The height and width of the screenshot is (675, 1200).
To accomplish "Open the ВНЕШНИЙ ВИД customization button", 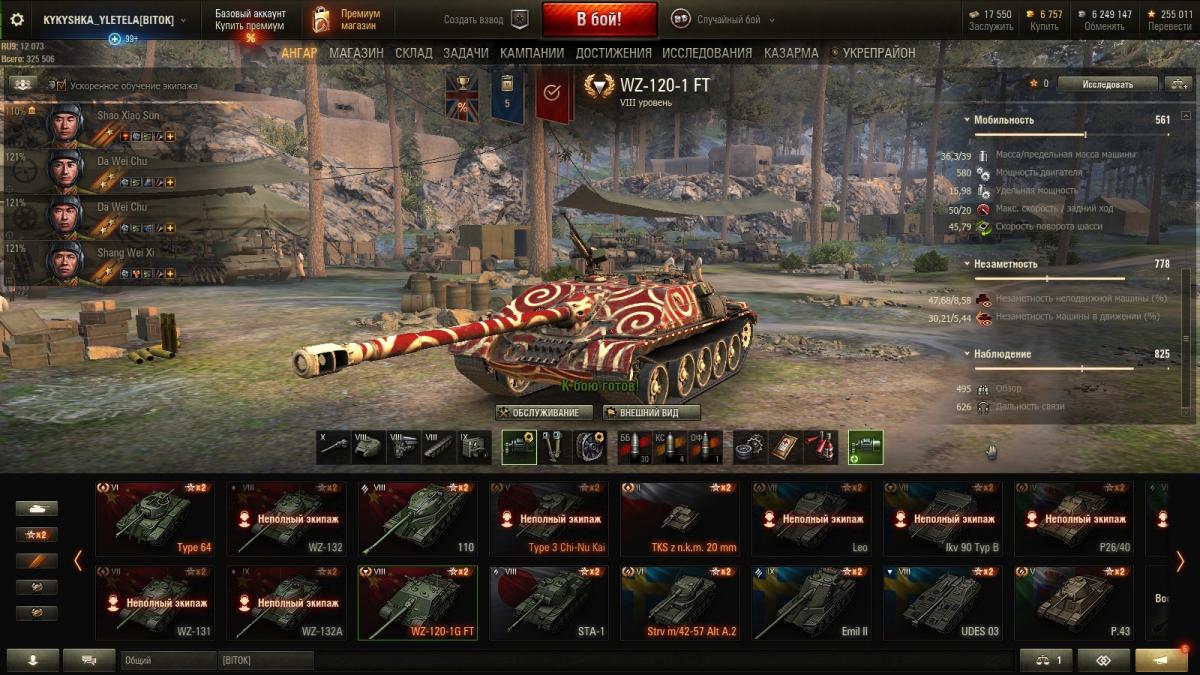I will tap(651, 412).
